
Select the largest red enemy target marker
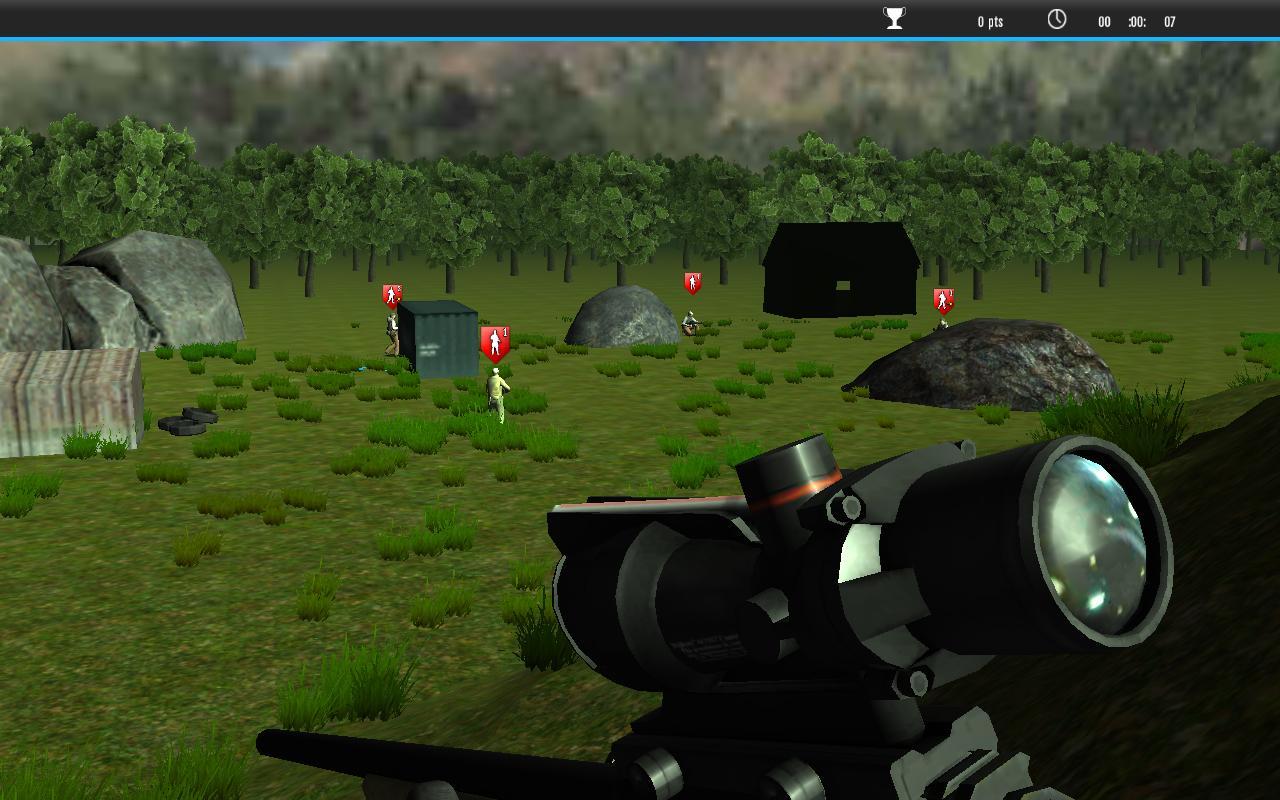point(495,343)
